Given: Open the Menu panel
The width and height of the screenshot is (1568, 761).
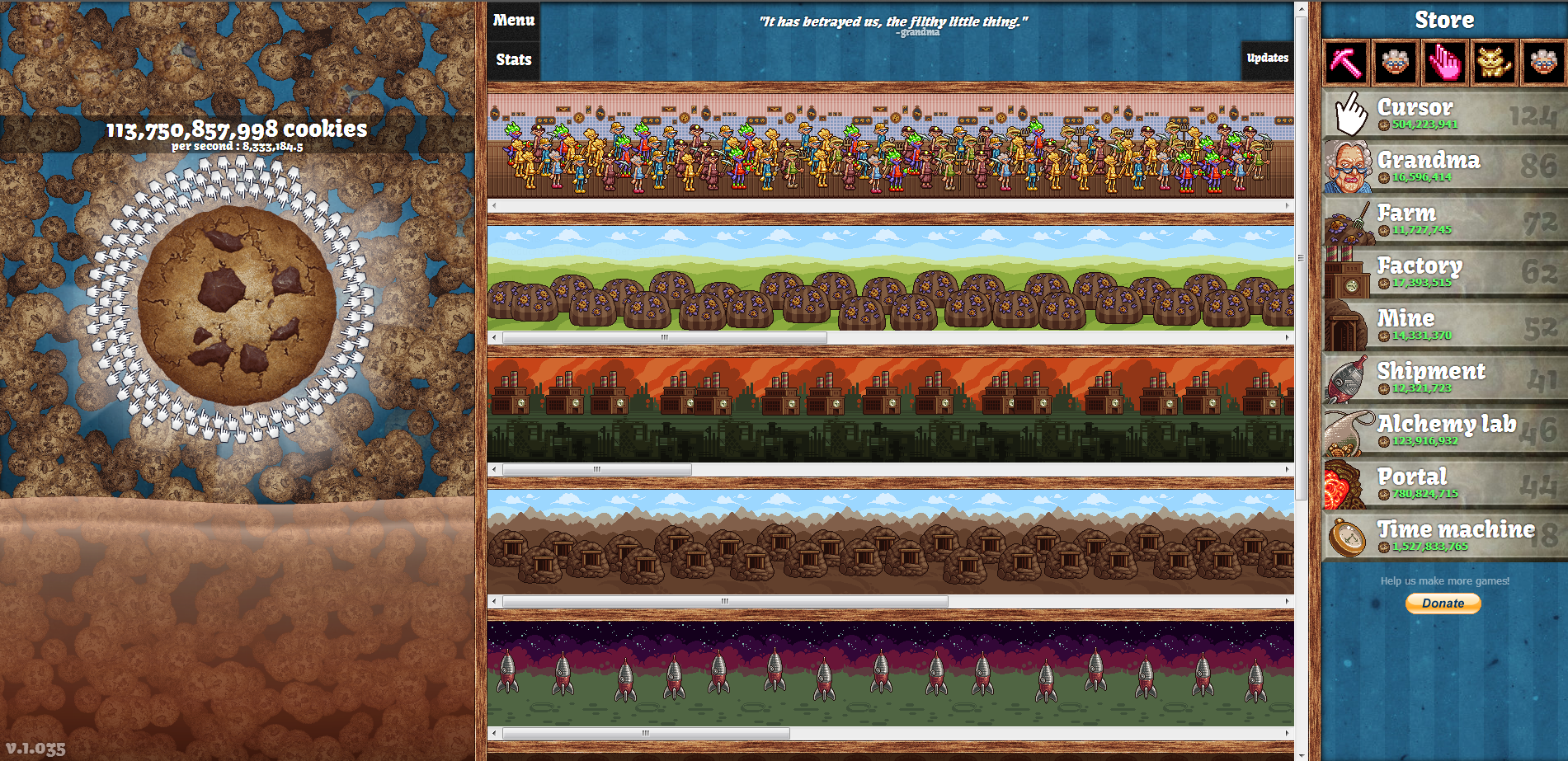Looking at the screenshot, I should tap(514, 21).
